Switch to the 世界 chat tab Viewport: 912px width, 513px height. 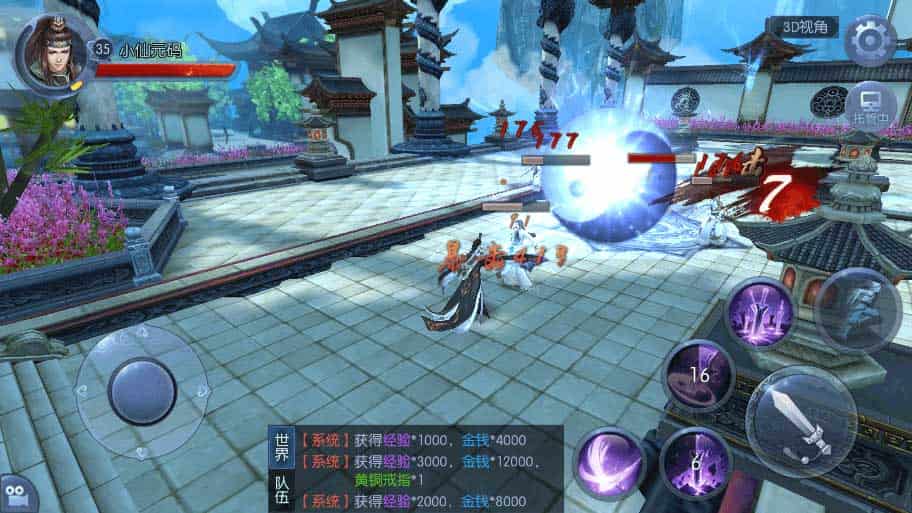point(282,448)
